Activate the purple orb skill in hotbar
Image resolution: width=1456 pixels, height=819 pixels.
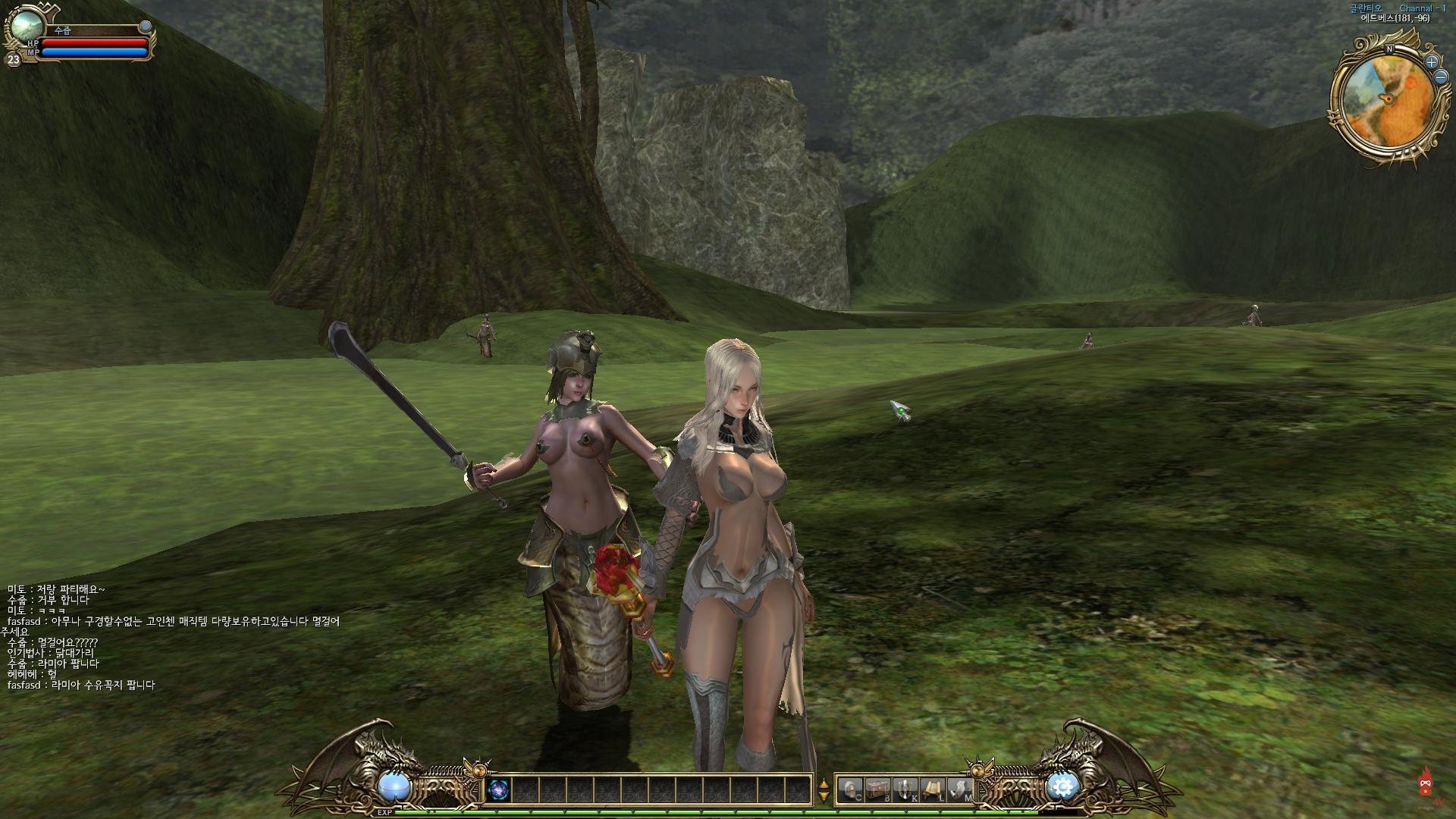(499, 790)
